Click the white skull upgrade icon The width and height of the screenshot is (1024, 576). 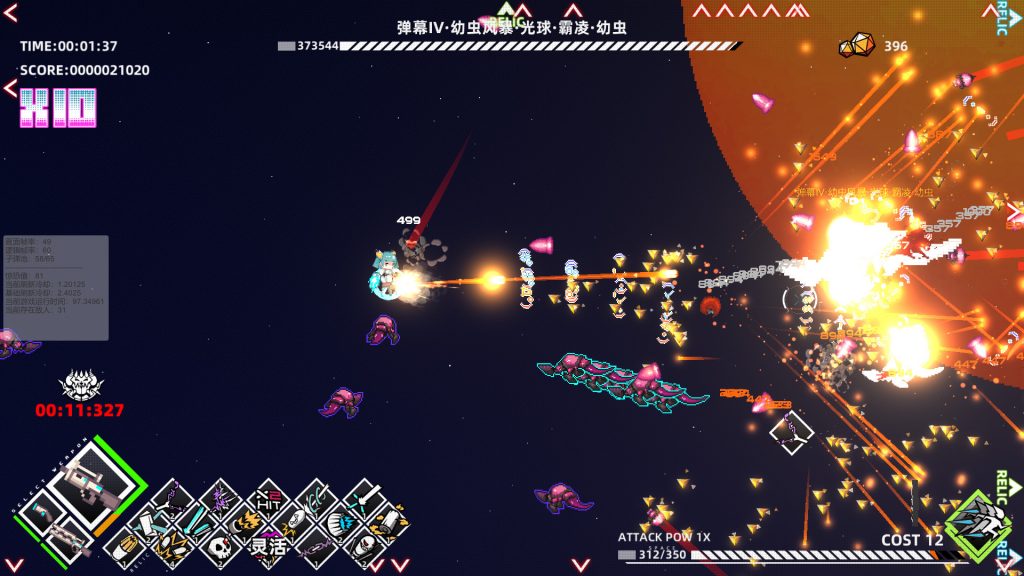click(x=221, y=546)
